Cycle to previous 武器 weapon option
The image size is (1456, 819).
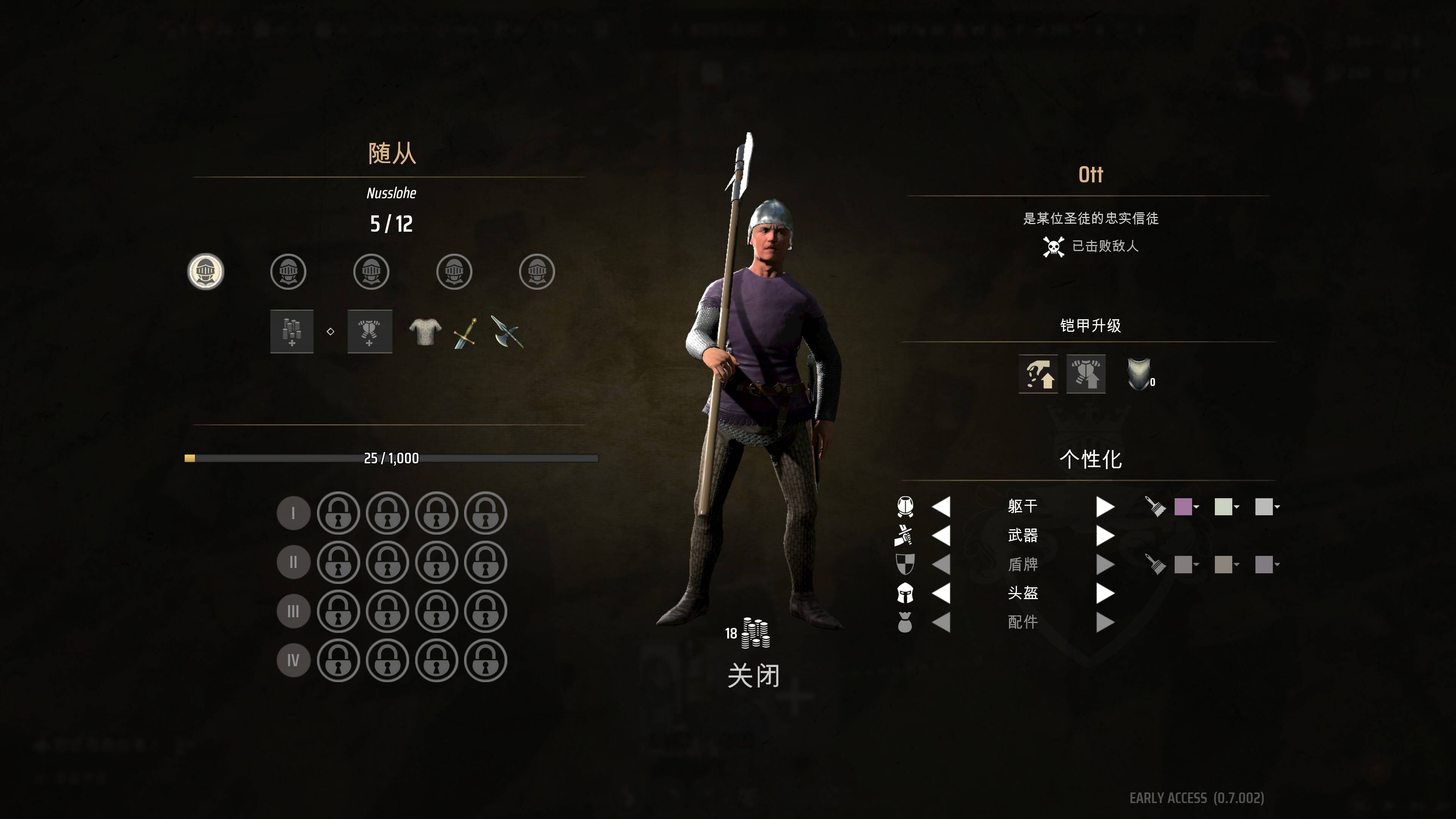click(x=941, y=535)
